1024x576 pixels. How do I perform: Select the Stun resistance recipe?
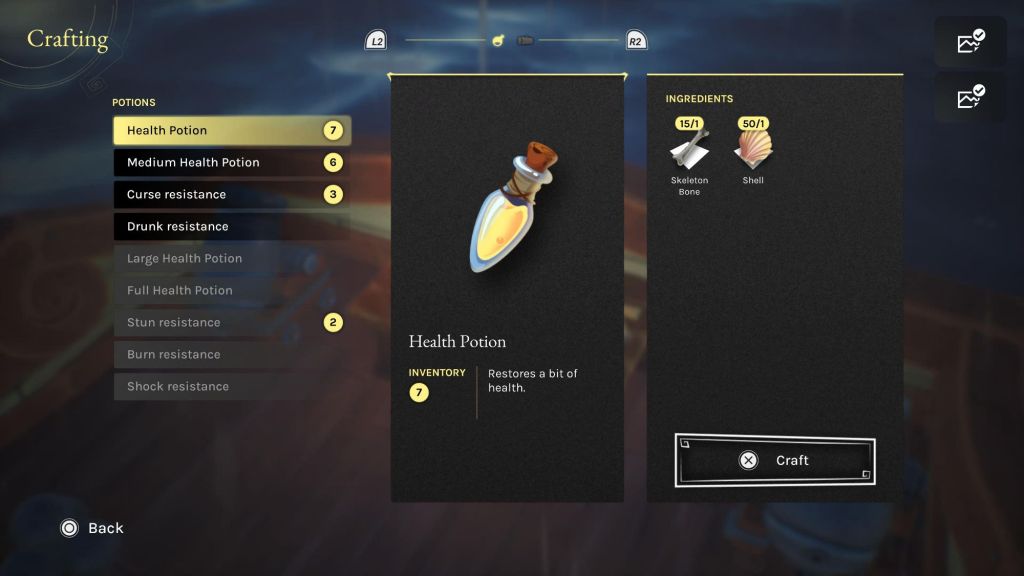coord(230,323)
